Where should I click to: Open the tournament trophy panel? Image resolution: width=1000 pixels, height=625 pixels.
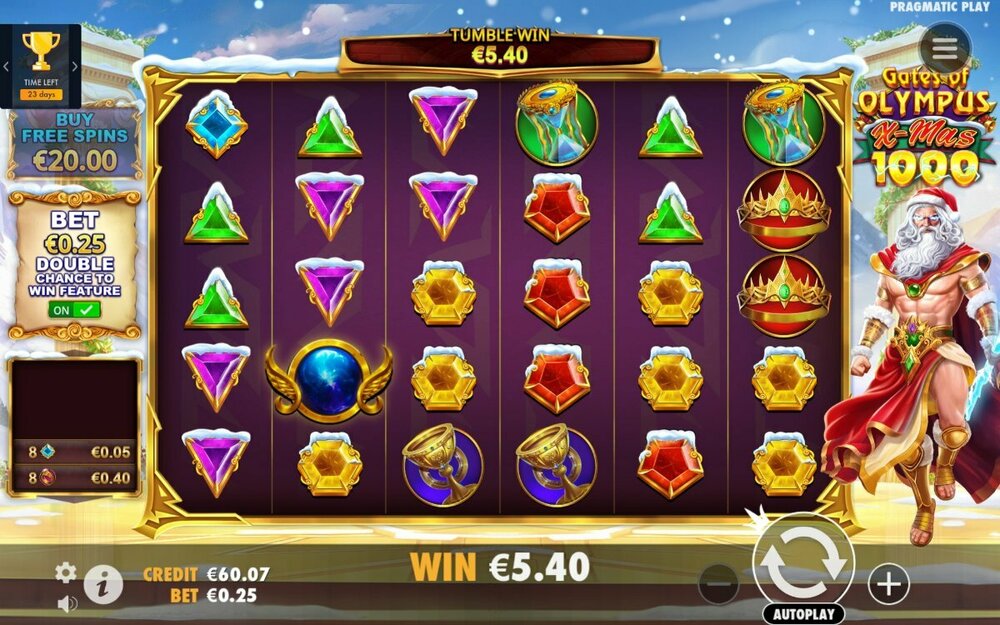click(x=41, y=58)
